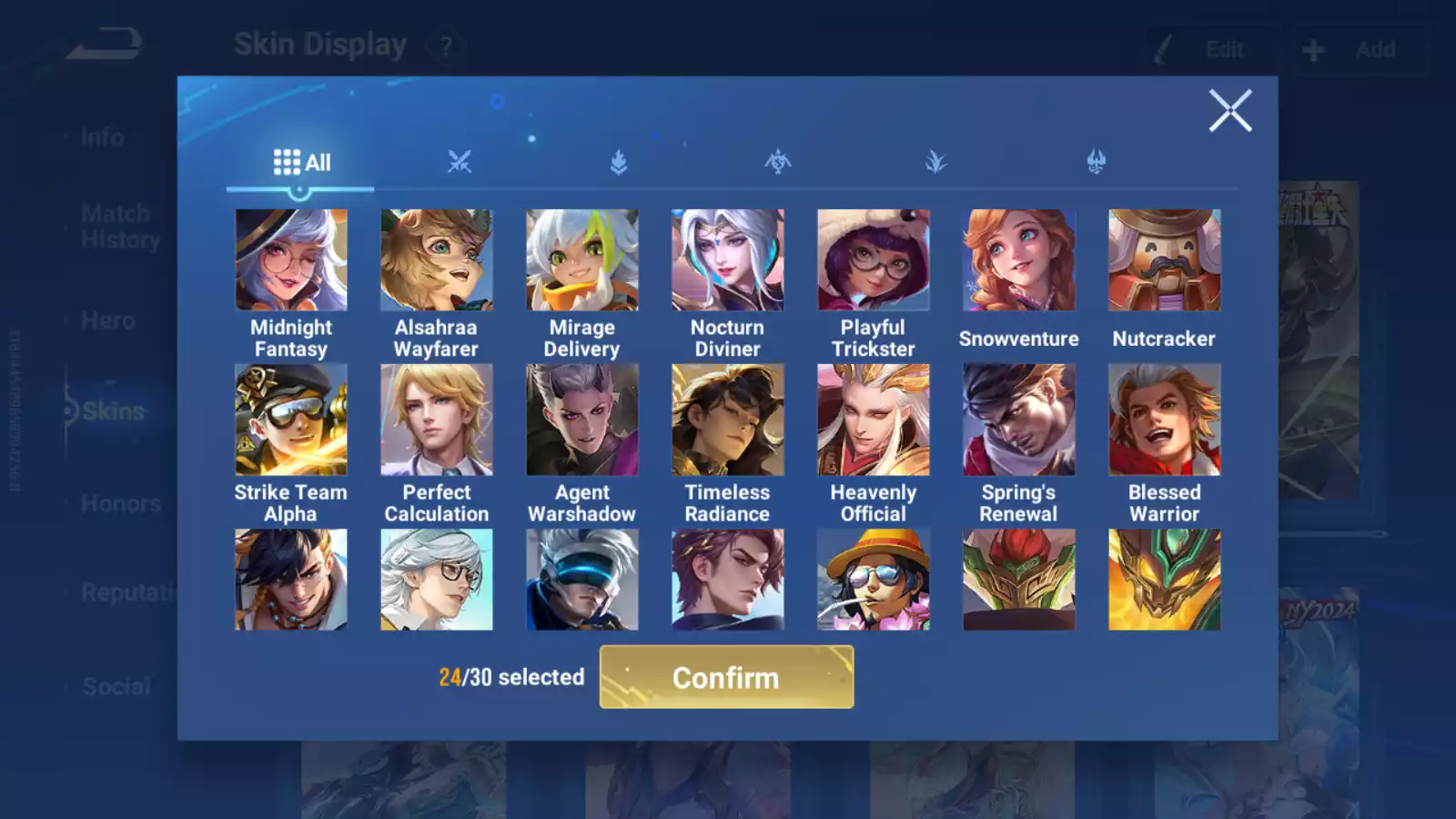Choose the skin with the yellow straw hat
Viewport: 1456px width, 819px height.
pos(874,580)
